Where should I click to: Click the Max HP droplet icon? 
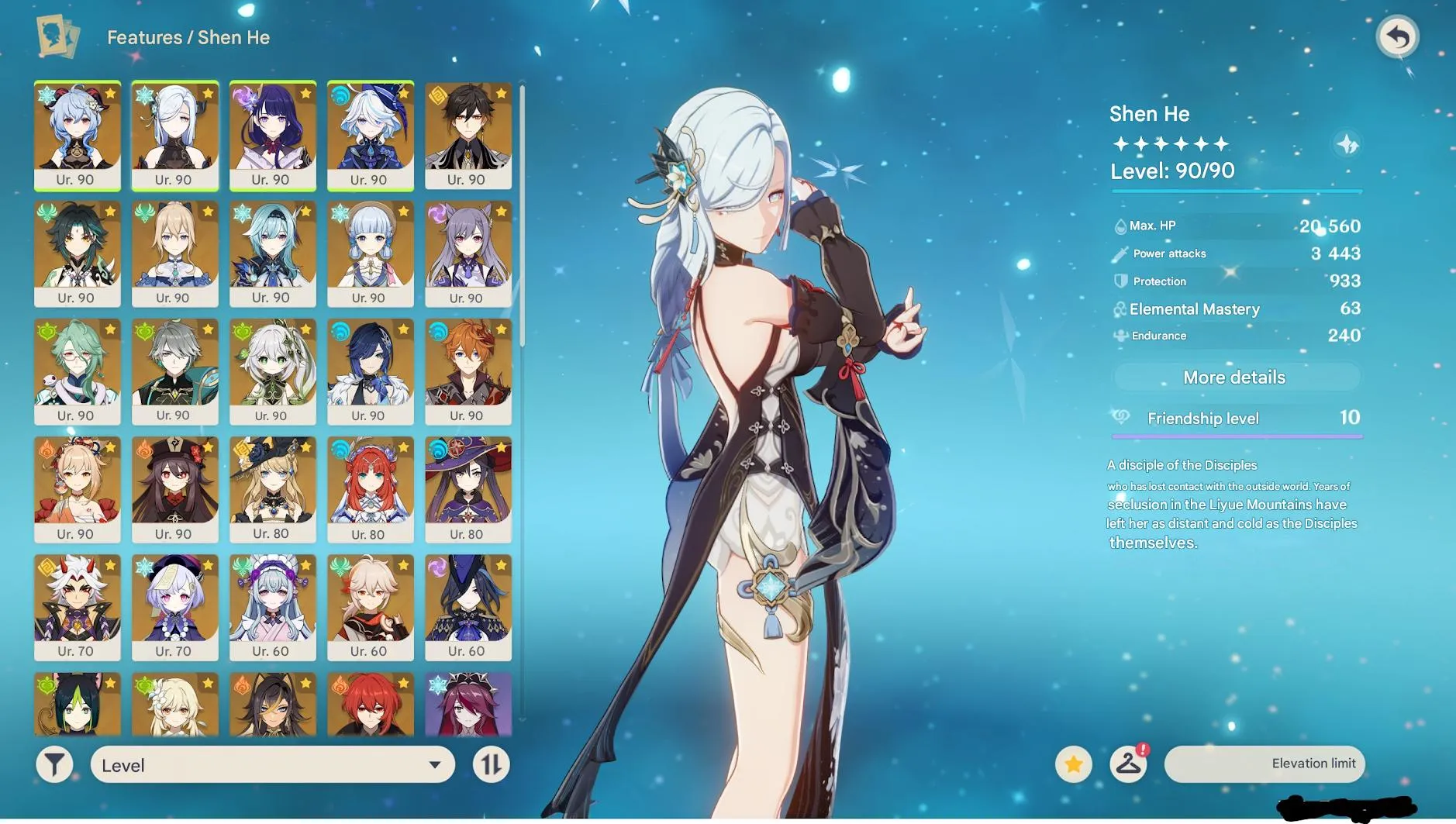1121,226
